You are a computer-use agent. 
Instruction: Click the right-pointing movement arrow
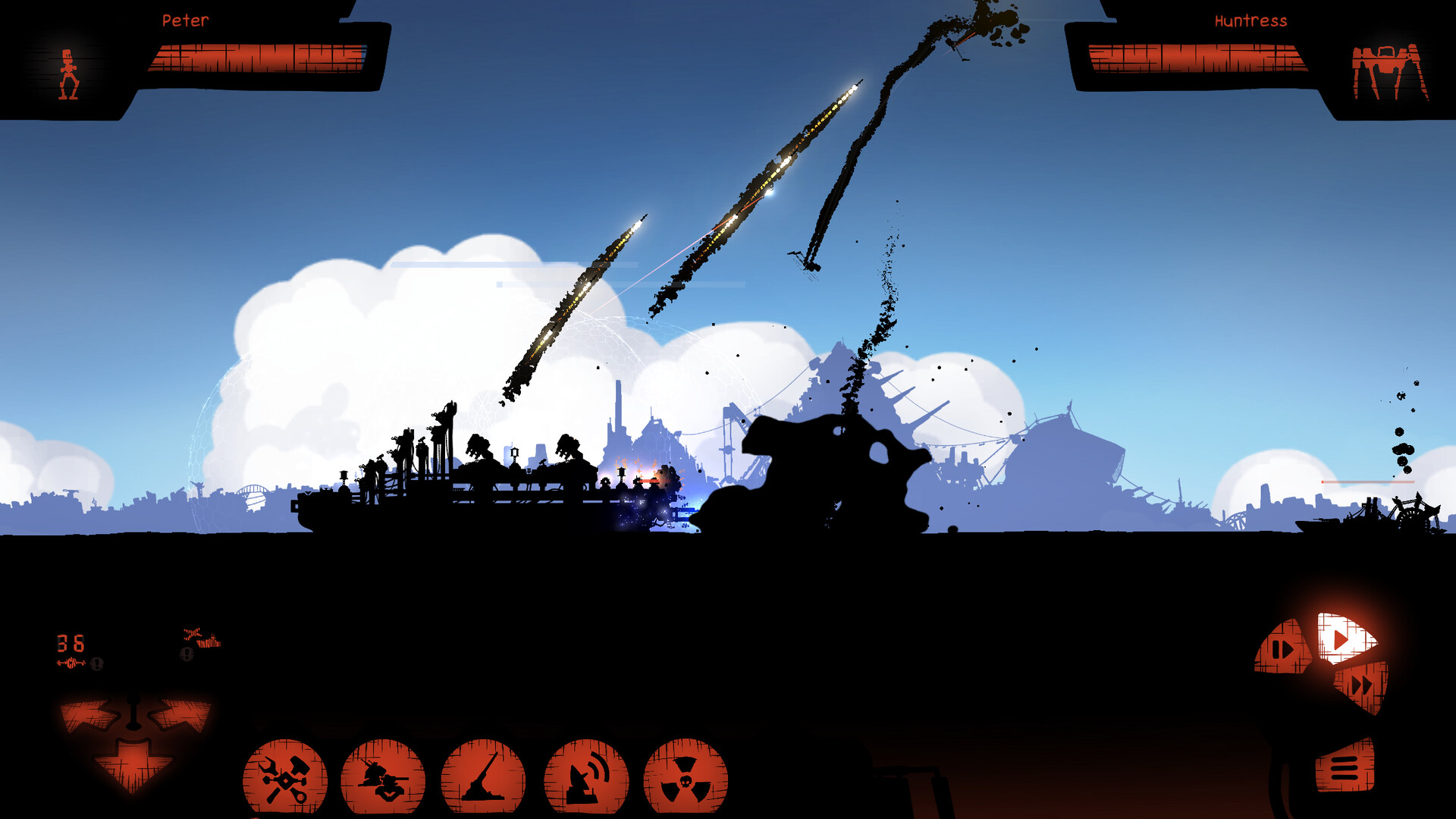[x=180, y=714]
